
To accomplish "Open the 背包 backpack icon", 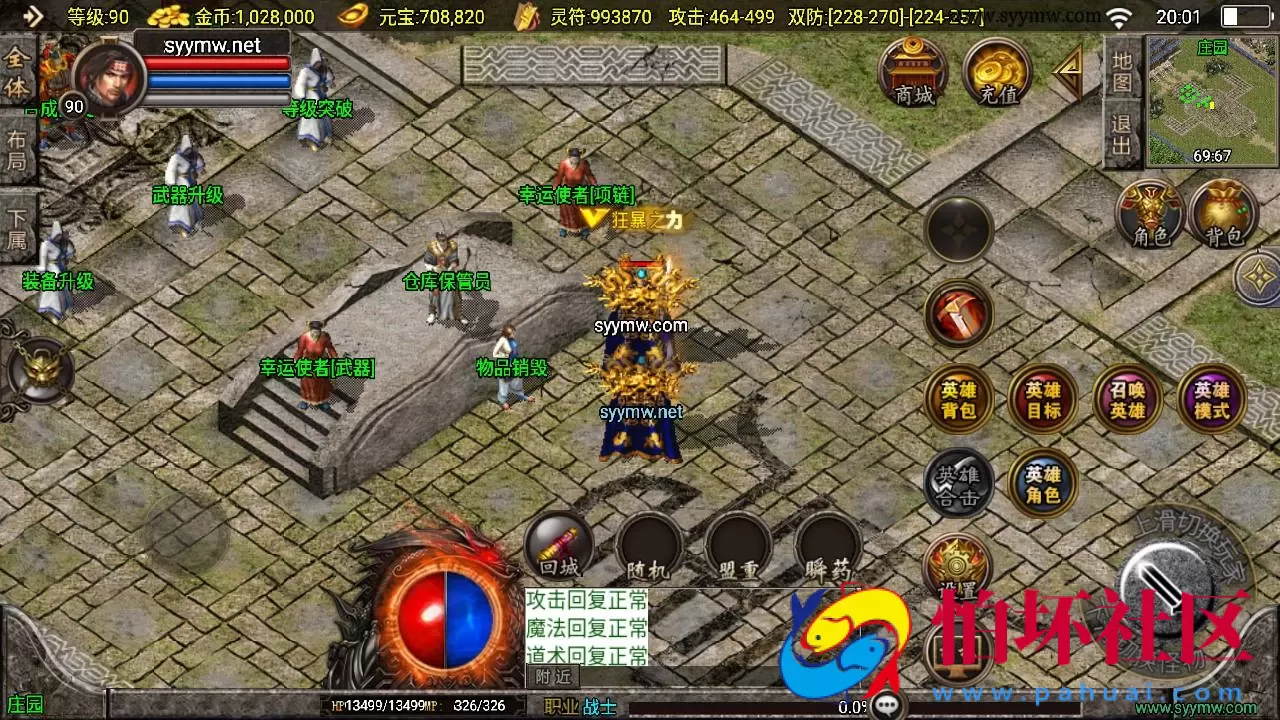I will point(1223,213).
